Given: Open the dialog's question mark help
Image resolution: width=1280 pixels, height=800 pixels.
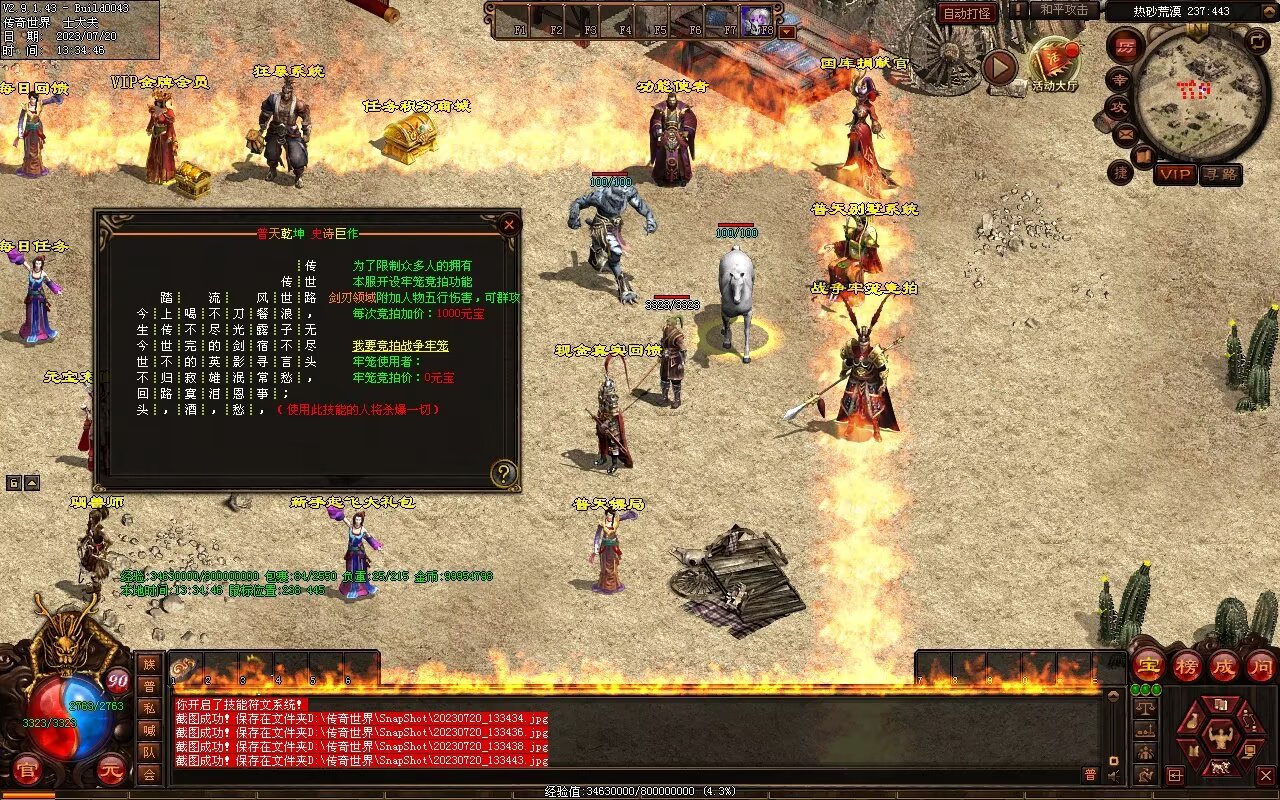Looking at the screenshot, I should pyautogui.click(x=504, y=474).
